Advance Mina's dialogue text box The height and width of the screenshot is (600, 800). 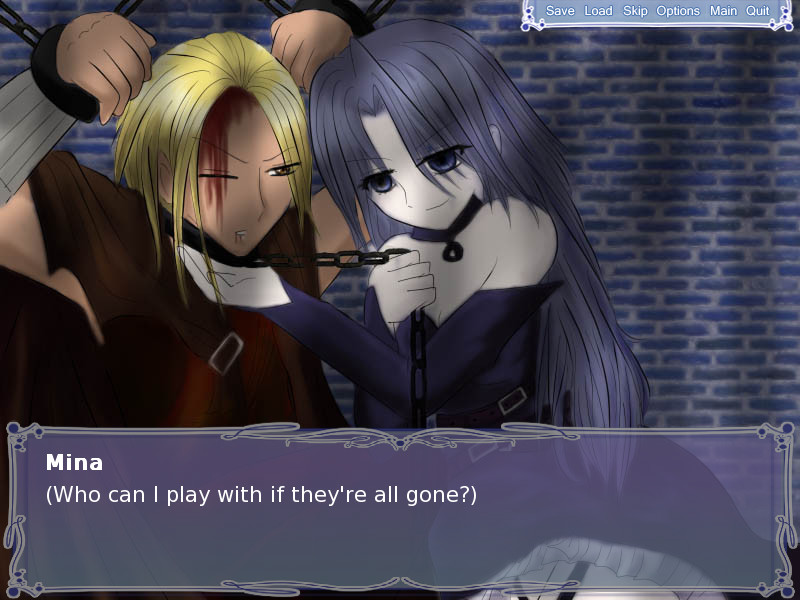tap(400, 510)
